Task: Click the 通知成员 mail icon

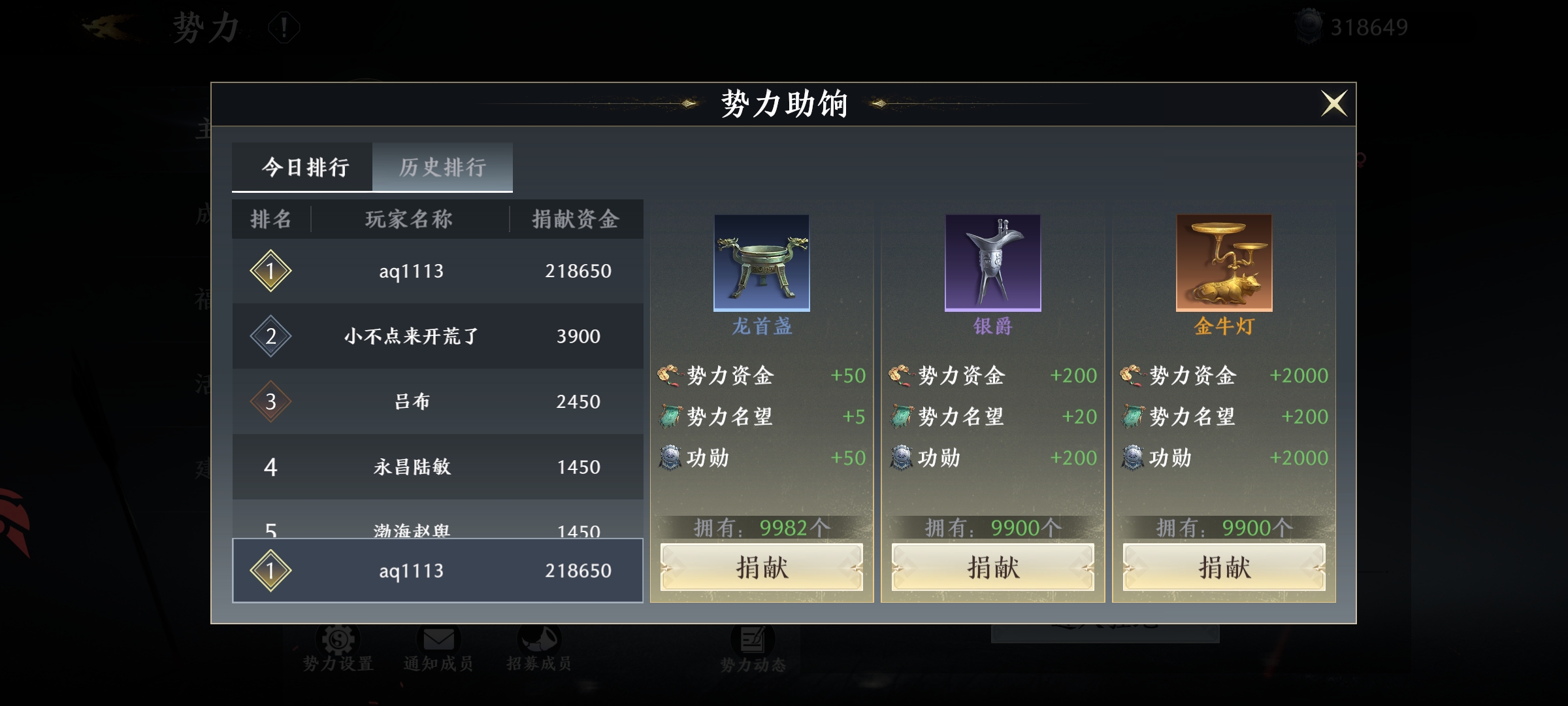Action: pos(438,637)
